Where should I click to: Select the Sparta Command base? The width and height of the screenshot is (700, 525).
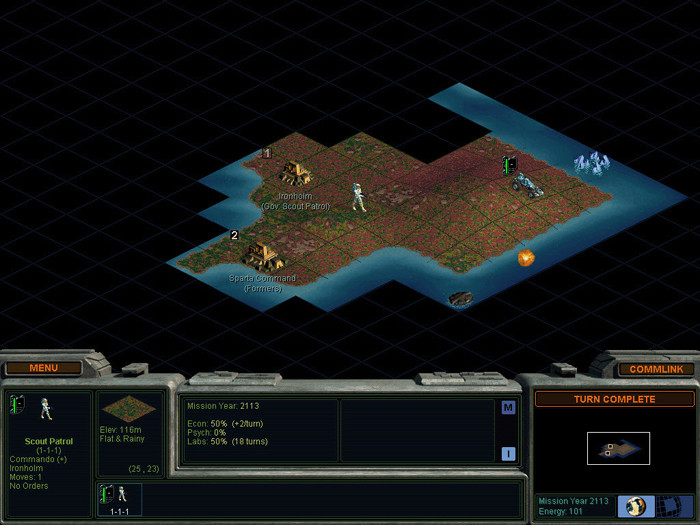coord(262,254)
